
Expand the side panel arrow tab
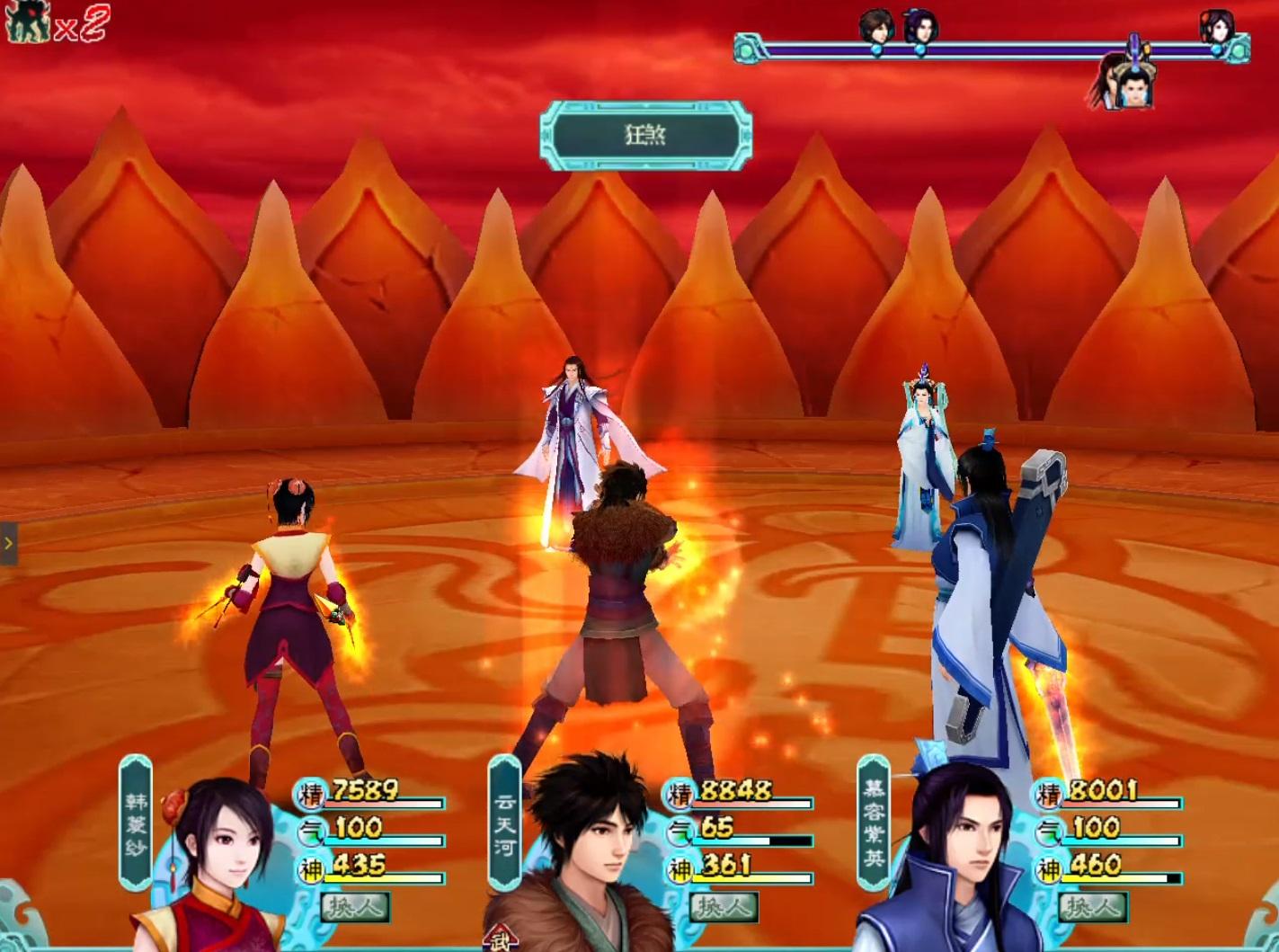tap(8, 543)
